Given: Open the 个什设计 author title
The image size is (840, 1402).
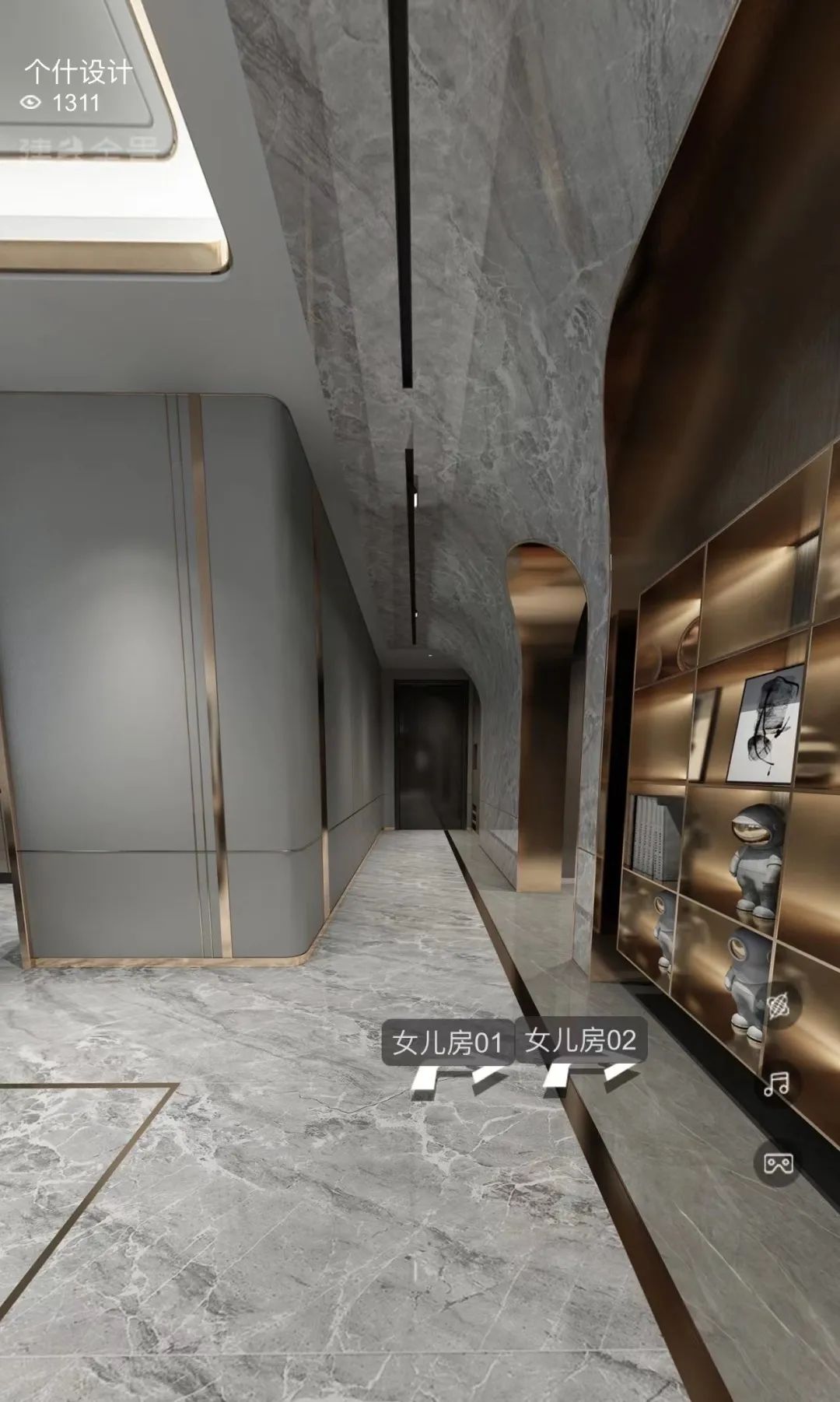Looking at the screenshot, I should point(78,72).
